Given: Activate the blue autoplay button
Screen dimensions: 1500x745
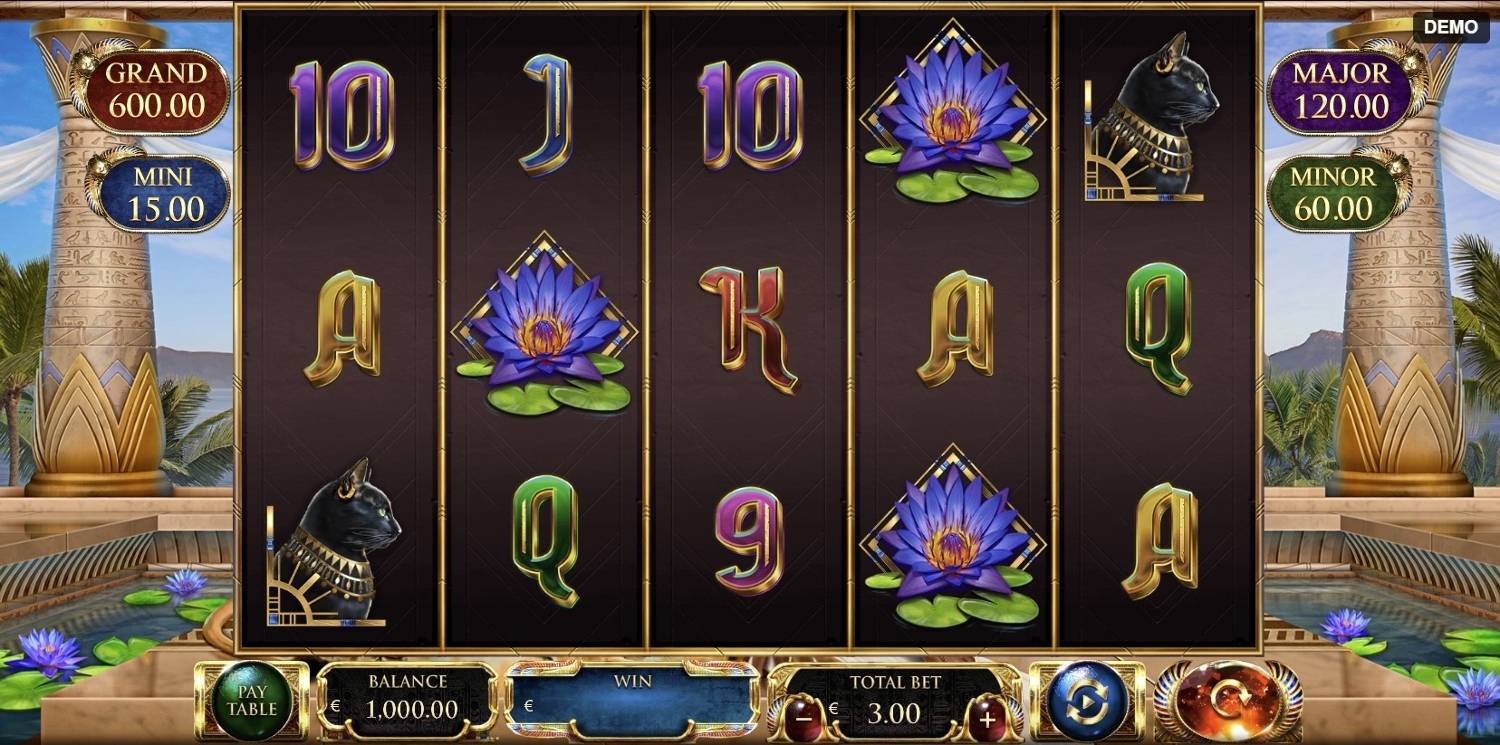Looking at the screenshot, I should tap(1087, 701).
